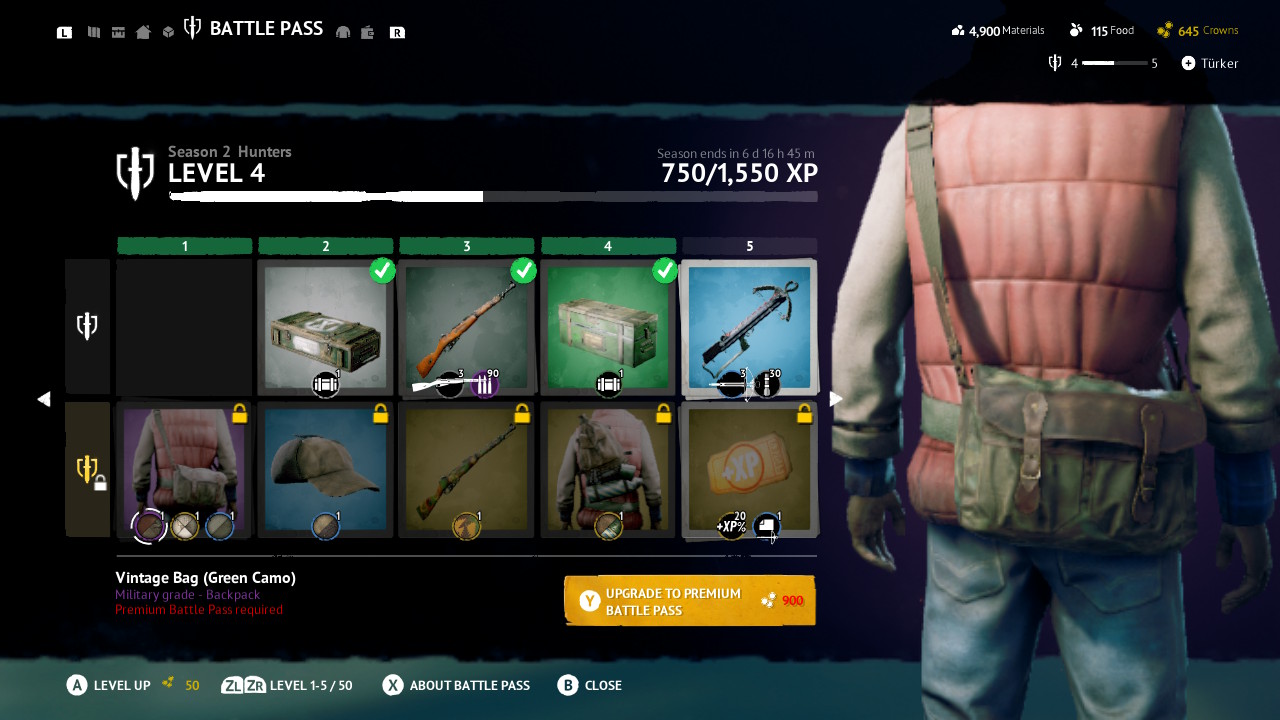1280x720 pixels.
Task: Click the Level Up option
Action: [110, 685]
